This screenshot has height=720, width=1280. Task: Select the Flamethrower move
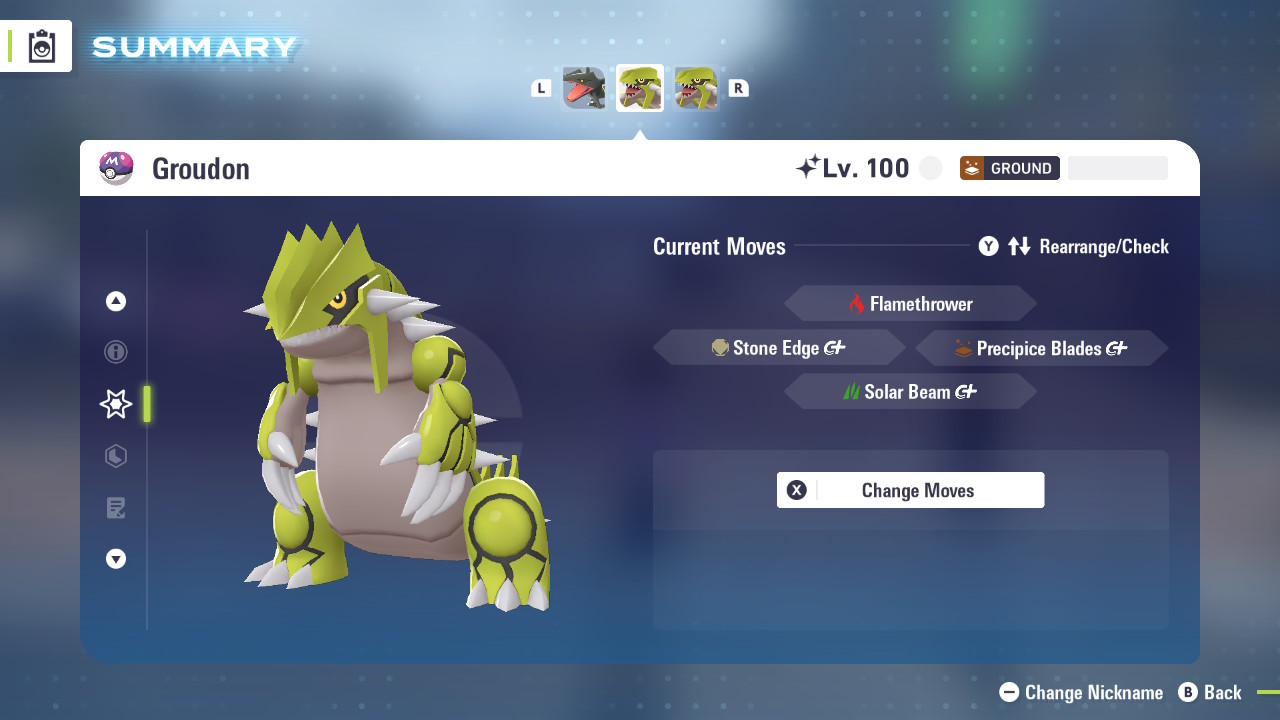[x=910, y=304]
